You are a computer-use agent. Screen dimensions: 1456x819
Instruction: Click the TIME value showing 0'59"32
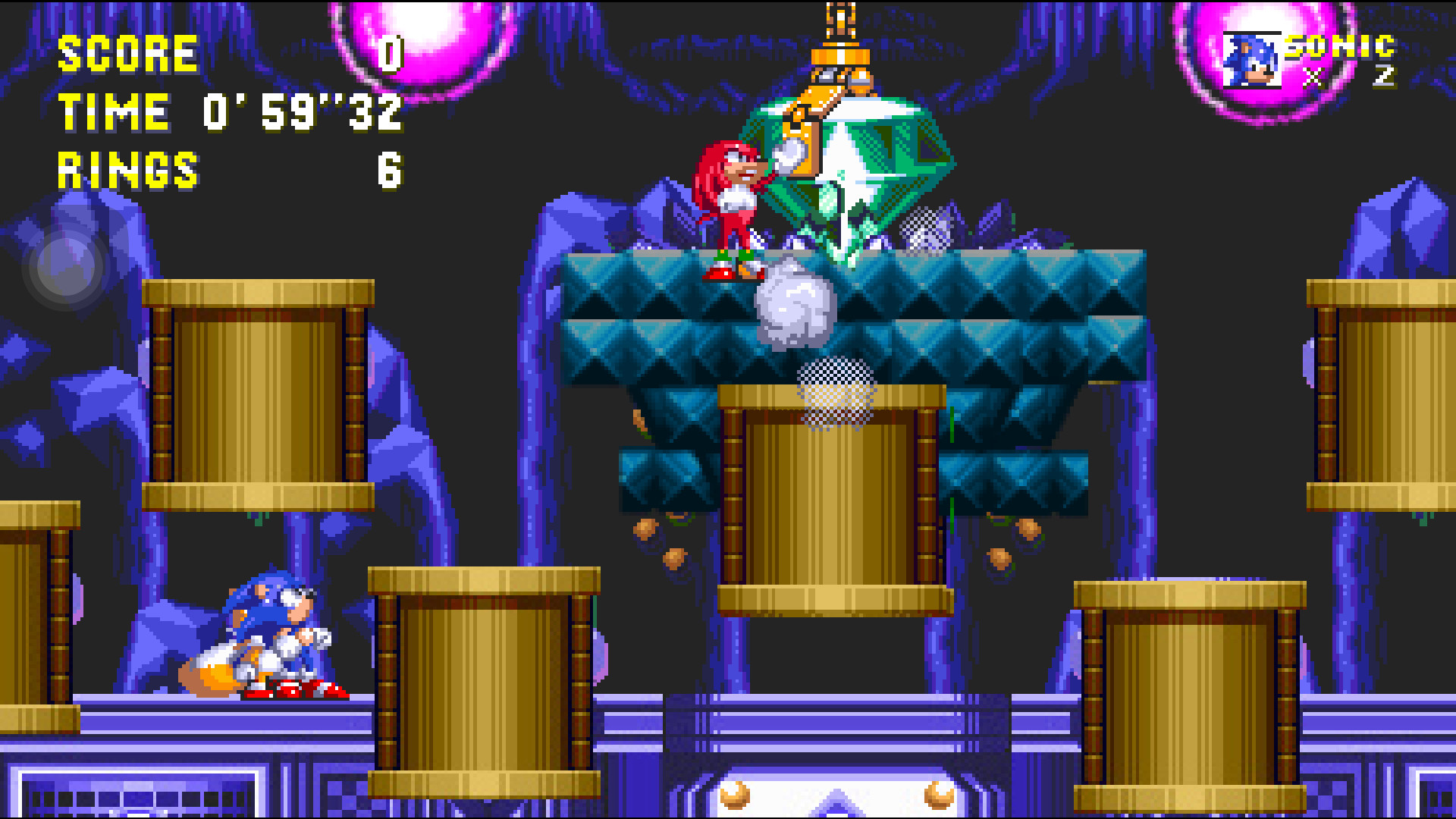click(300, 112)
